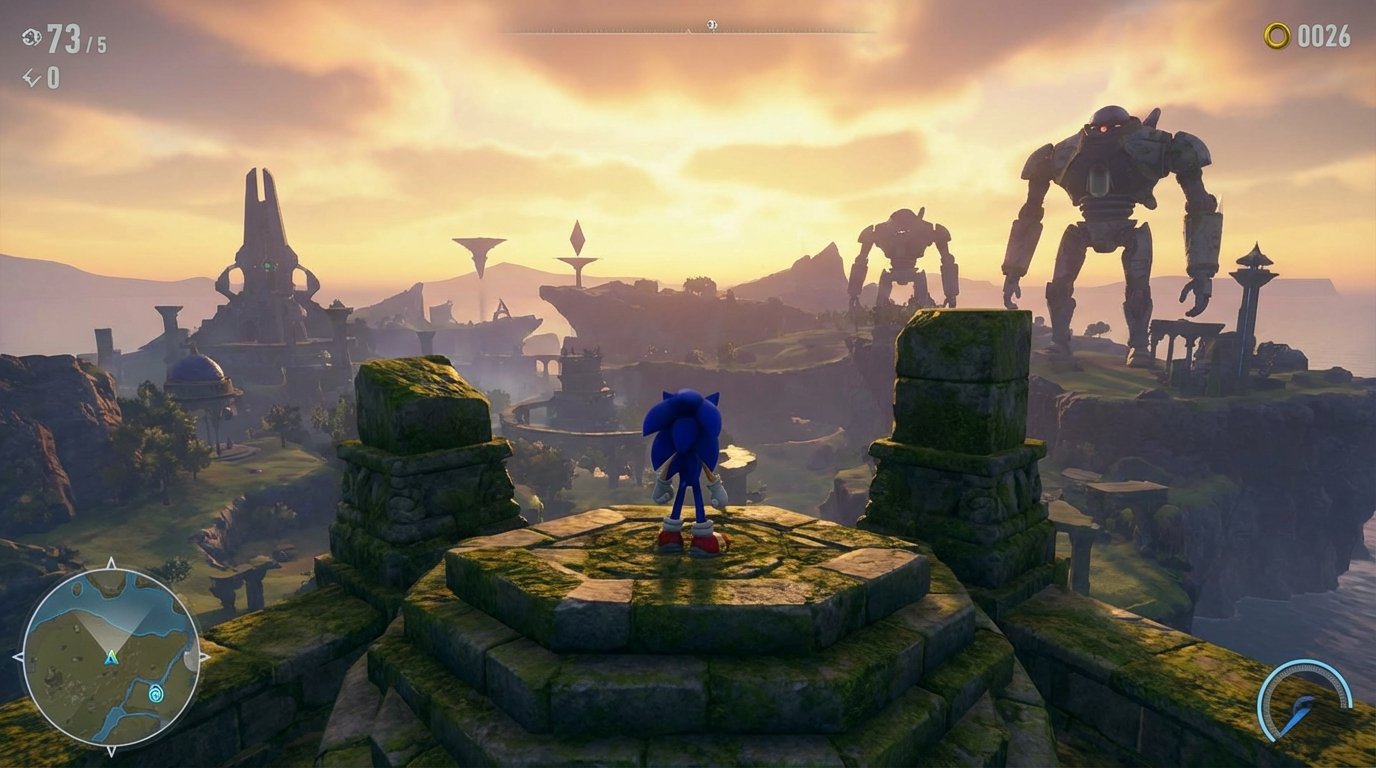Click the progress bar at the top center
Viewport: 1376px width, 768px height.
(x=688, y=30)
